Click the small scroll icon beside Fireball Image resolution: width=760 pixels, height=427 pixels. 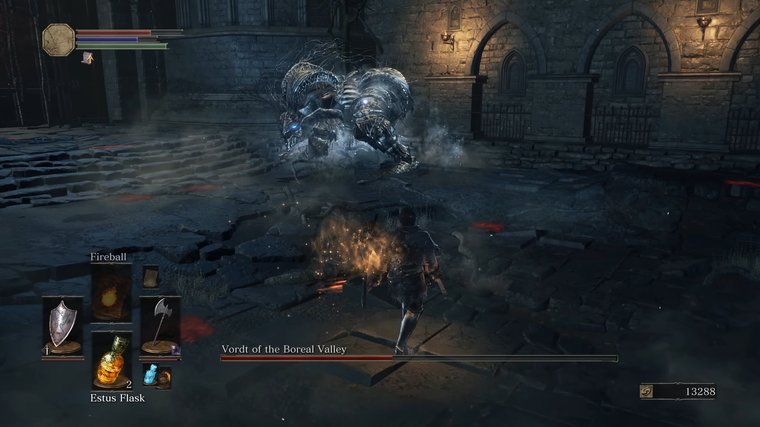(151, 278)
